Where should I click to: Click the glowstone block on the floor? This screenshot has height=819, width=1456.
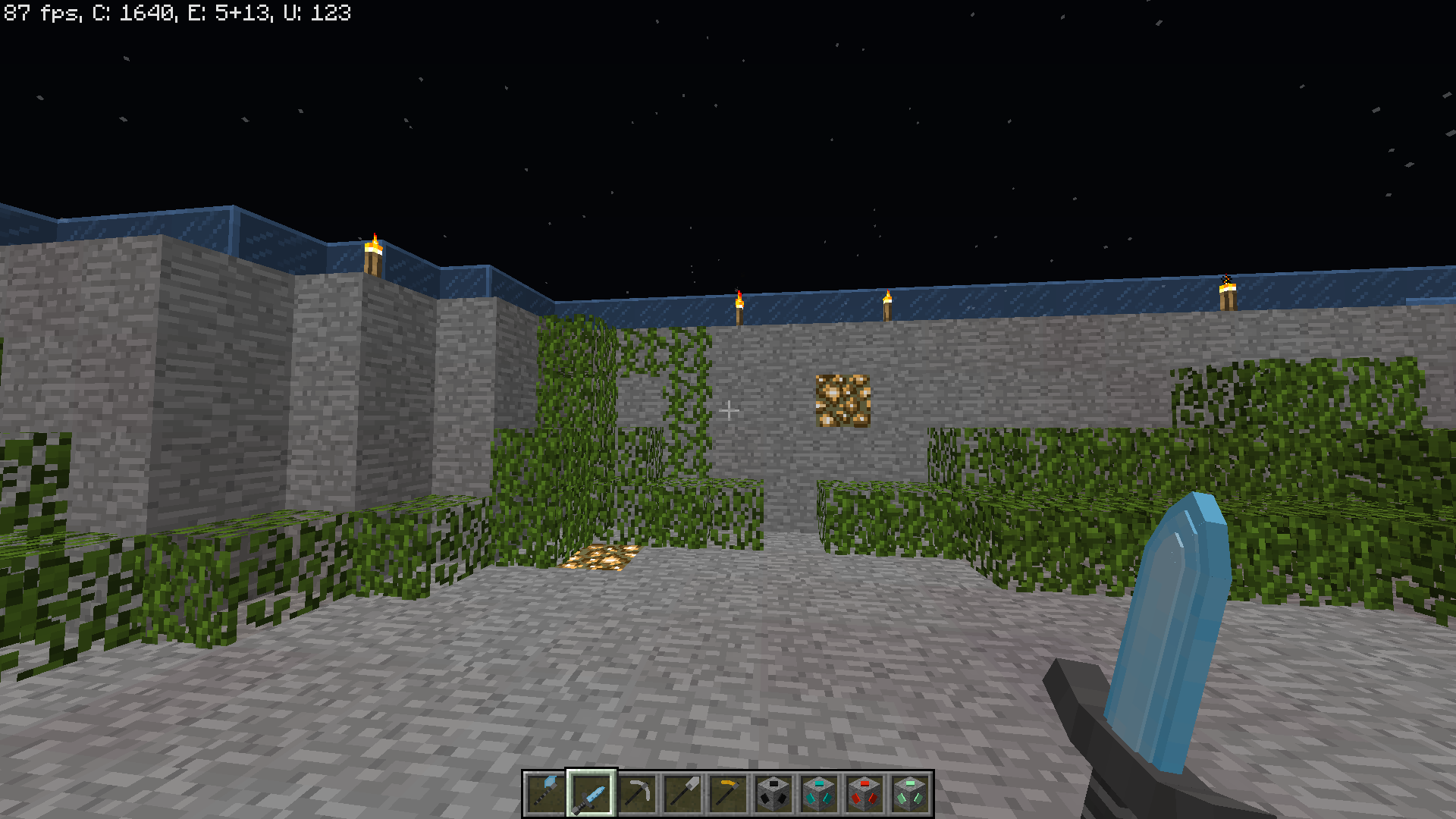coord(599,559)
